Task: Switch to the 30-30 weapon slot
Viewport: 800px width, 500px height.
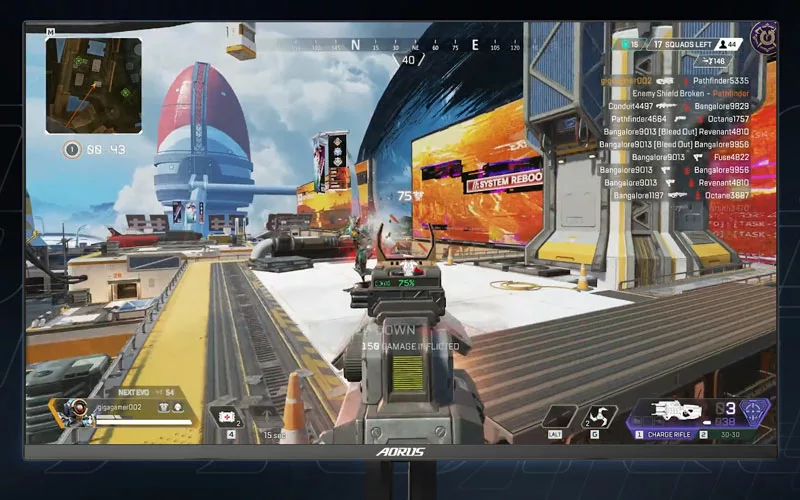Action: (732, 435)
